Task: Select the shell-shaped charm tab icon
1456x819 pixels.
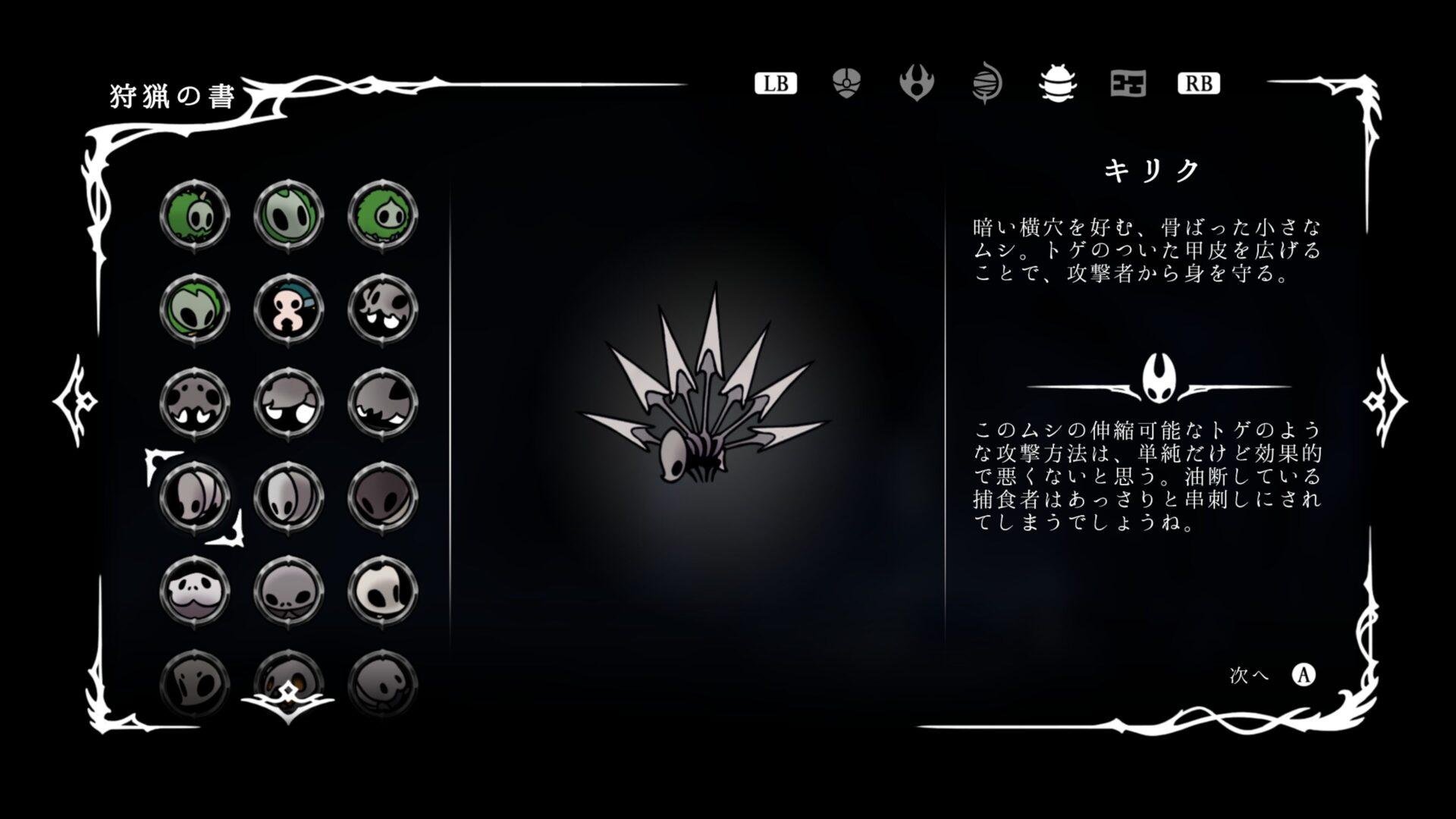Action: coord(845,83)
